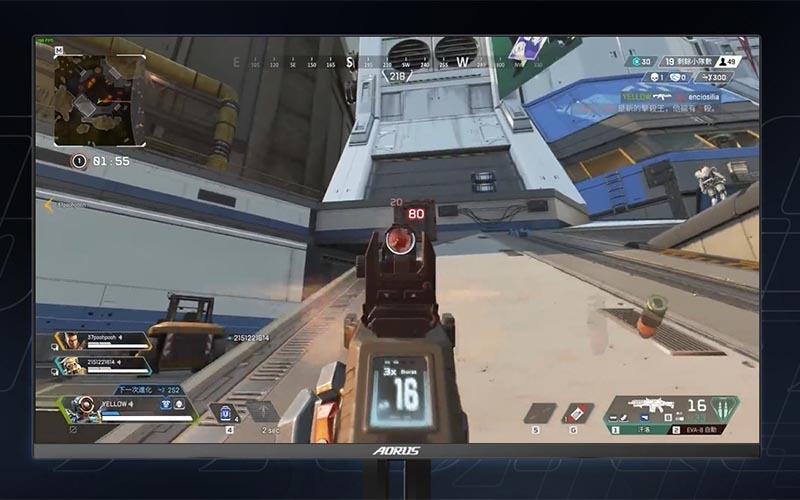Click your own YELLOW legend portrait

click(x=87, y=407)
